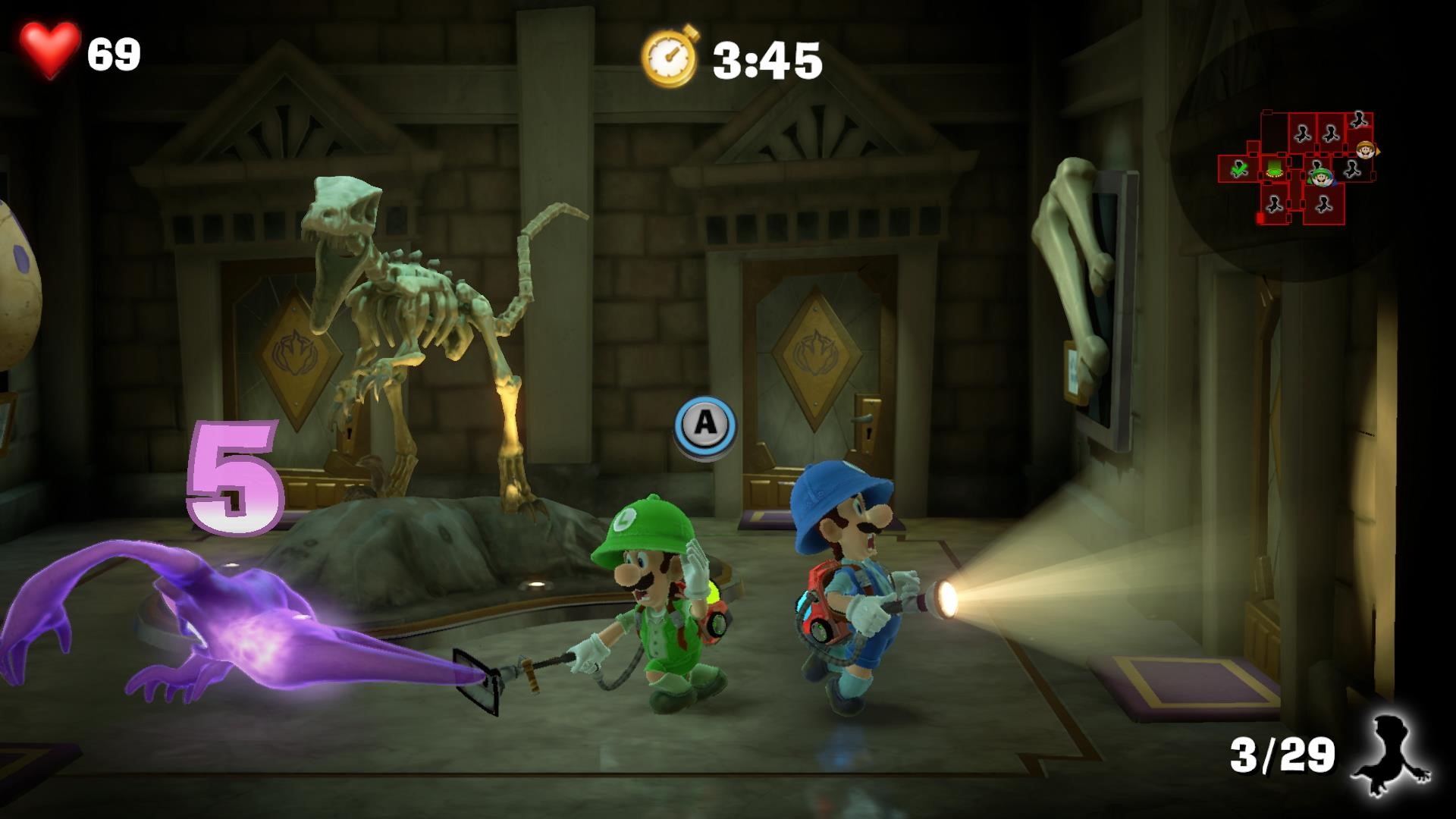1456x819 pixels.
Task: Select the green checkmark room on the minimap
Action: [x=1239, y=168]
